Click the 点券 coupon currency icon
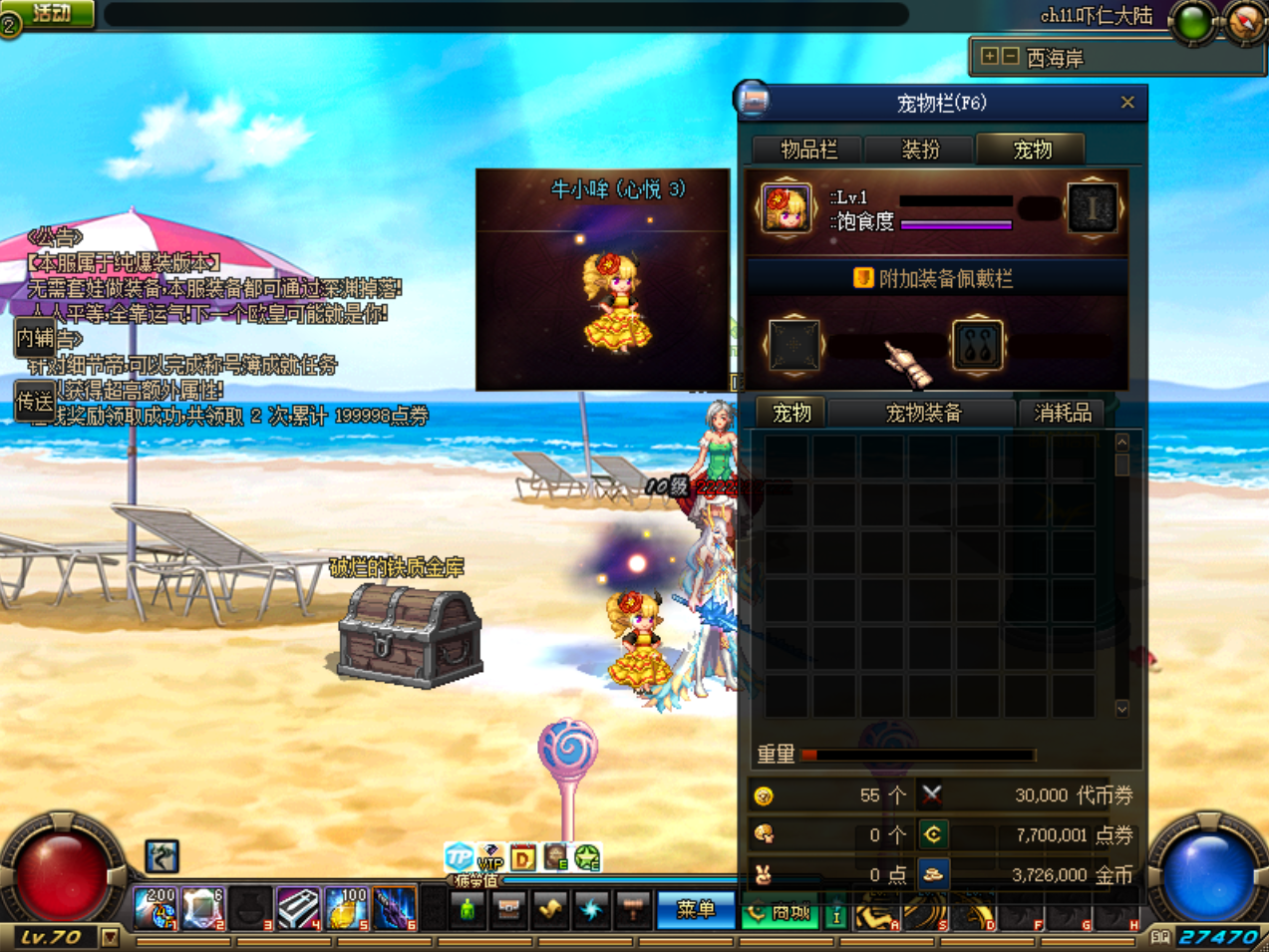 [x=933, y=834]
